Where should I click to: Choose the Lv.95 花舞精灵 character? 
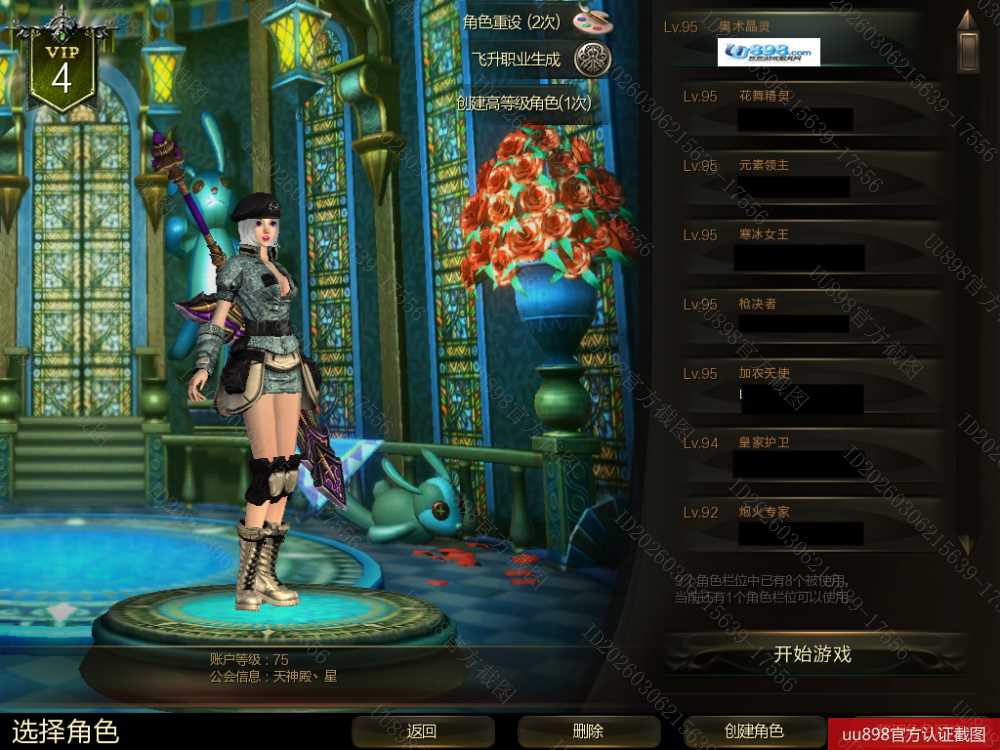(800, 110)
